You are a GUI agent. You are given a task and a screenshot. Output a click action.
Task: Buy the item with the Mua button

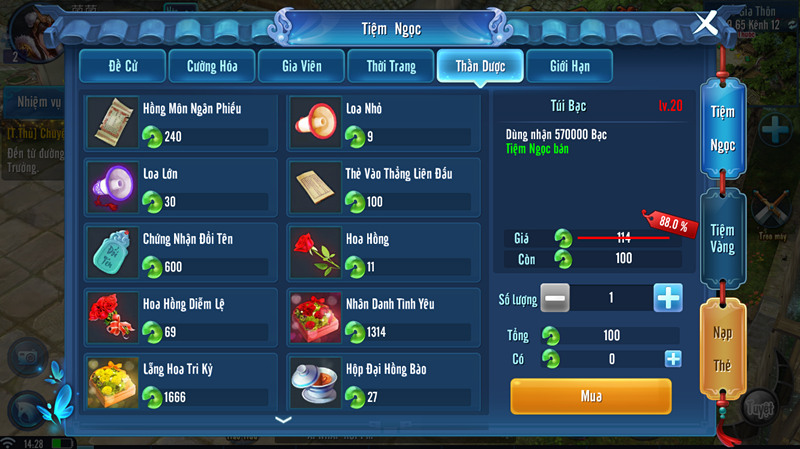pyautogui.click(x=591, y=396)
